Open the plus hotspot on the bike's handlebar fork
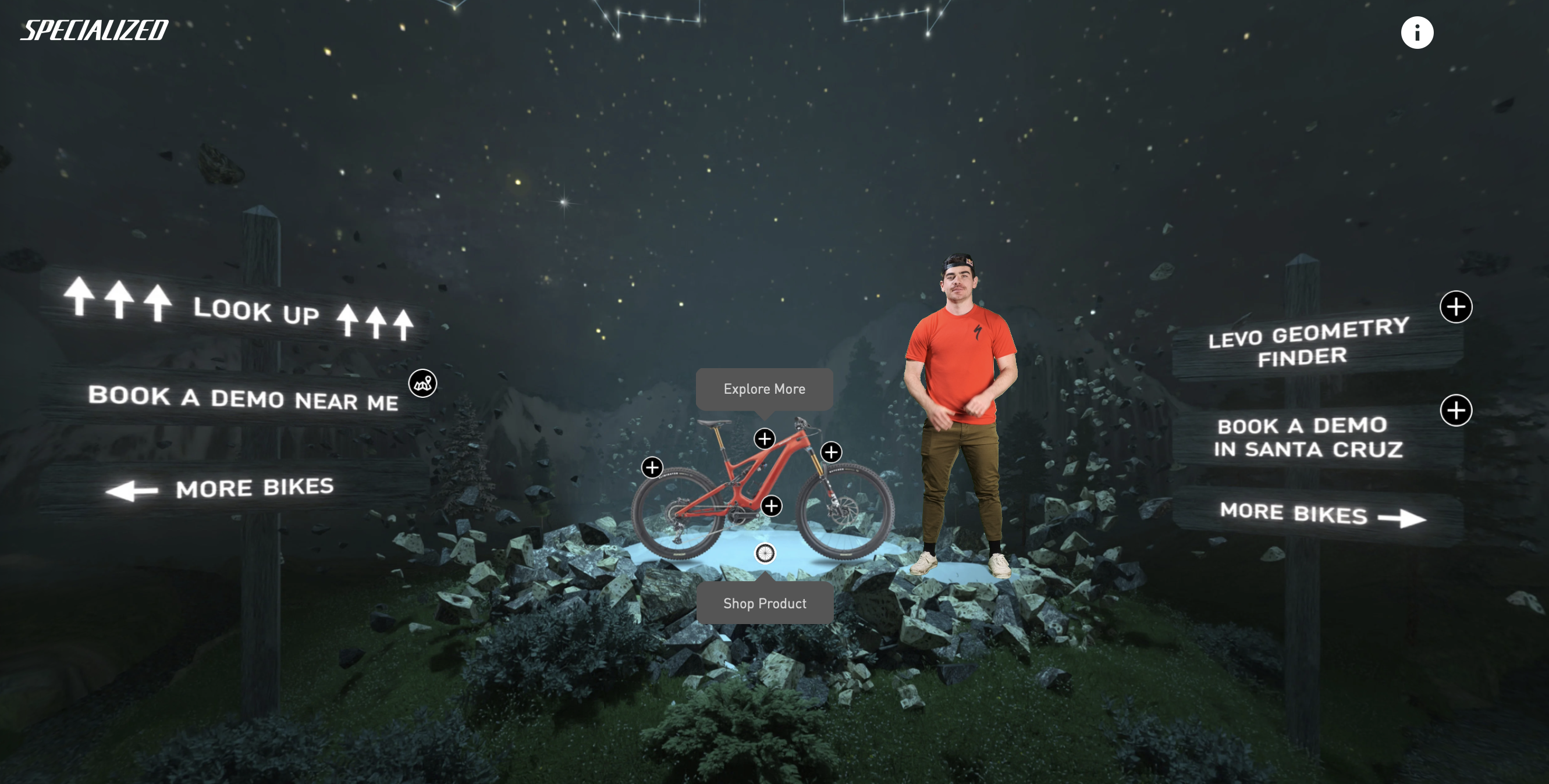The width and height of the screenshot is (1549, 784). point(831,452)
